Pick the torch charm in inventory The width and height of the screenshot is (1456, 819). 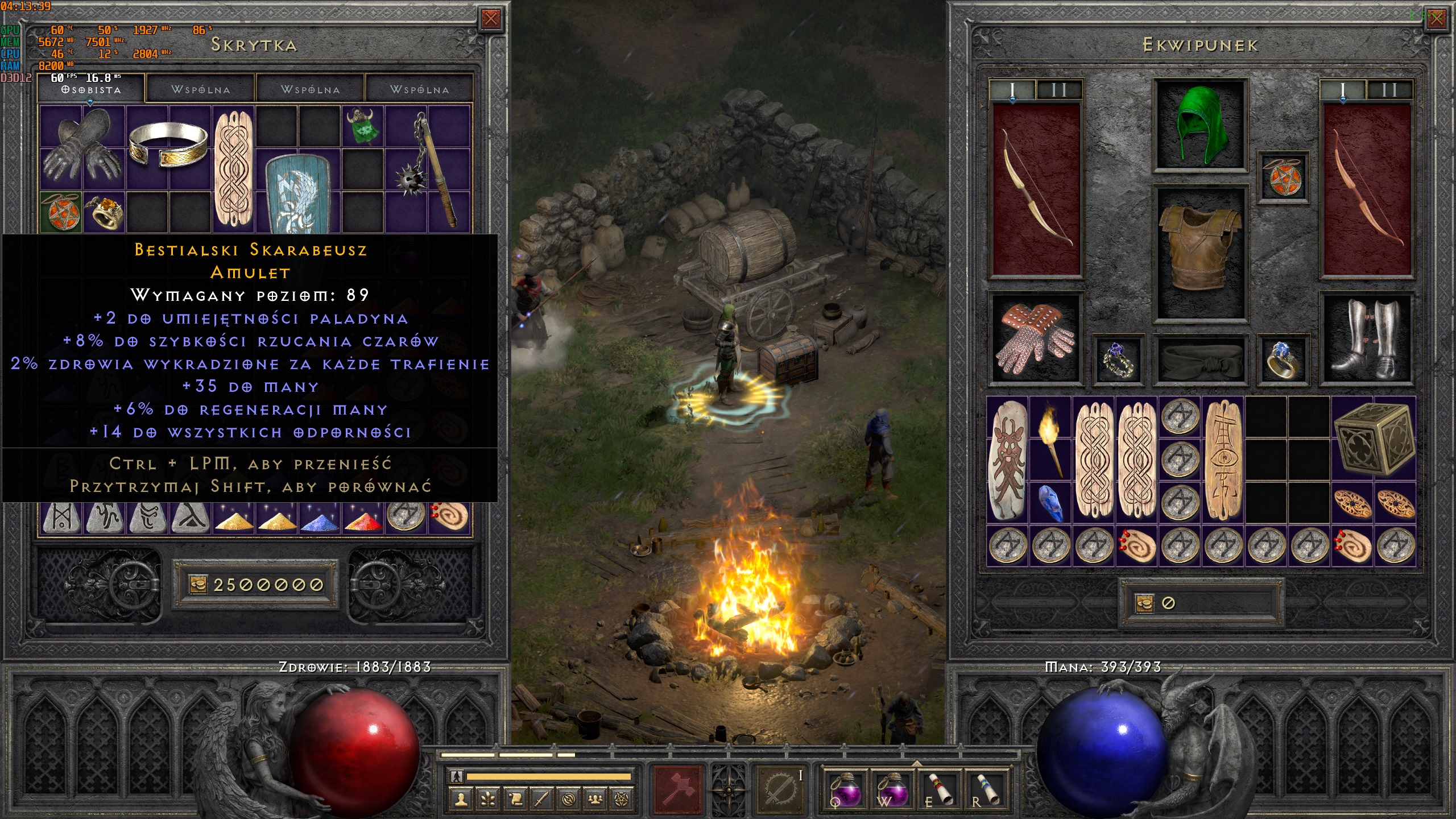click(1050, 438)
